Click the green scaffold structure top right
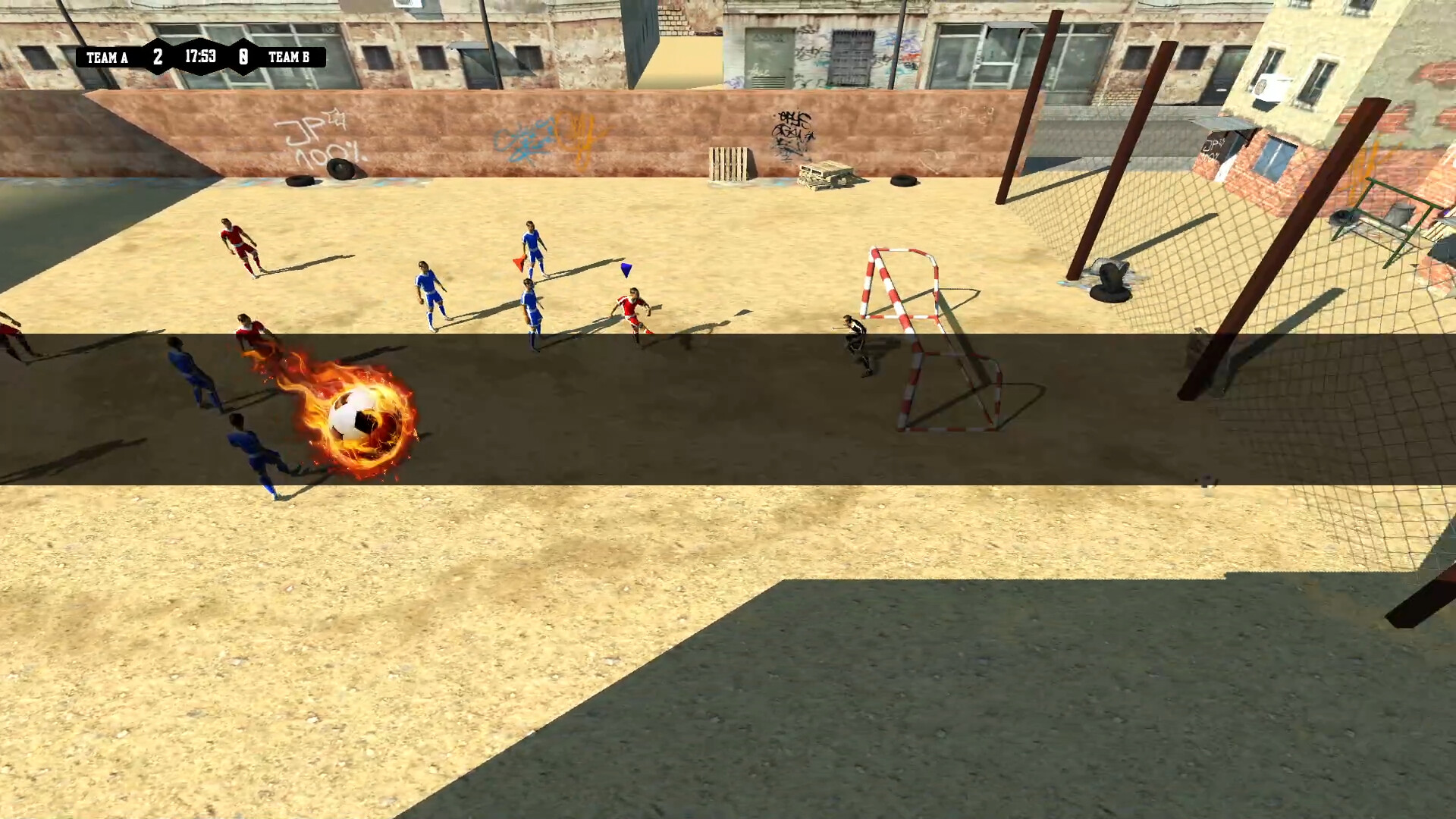 click(1388, 212)
